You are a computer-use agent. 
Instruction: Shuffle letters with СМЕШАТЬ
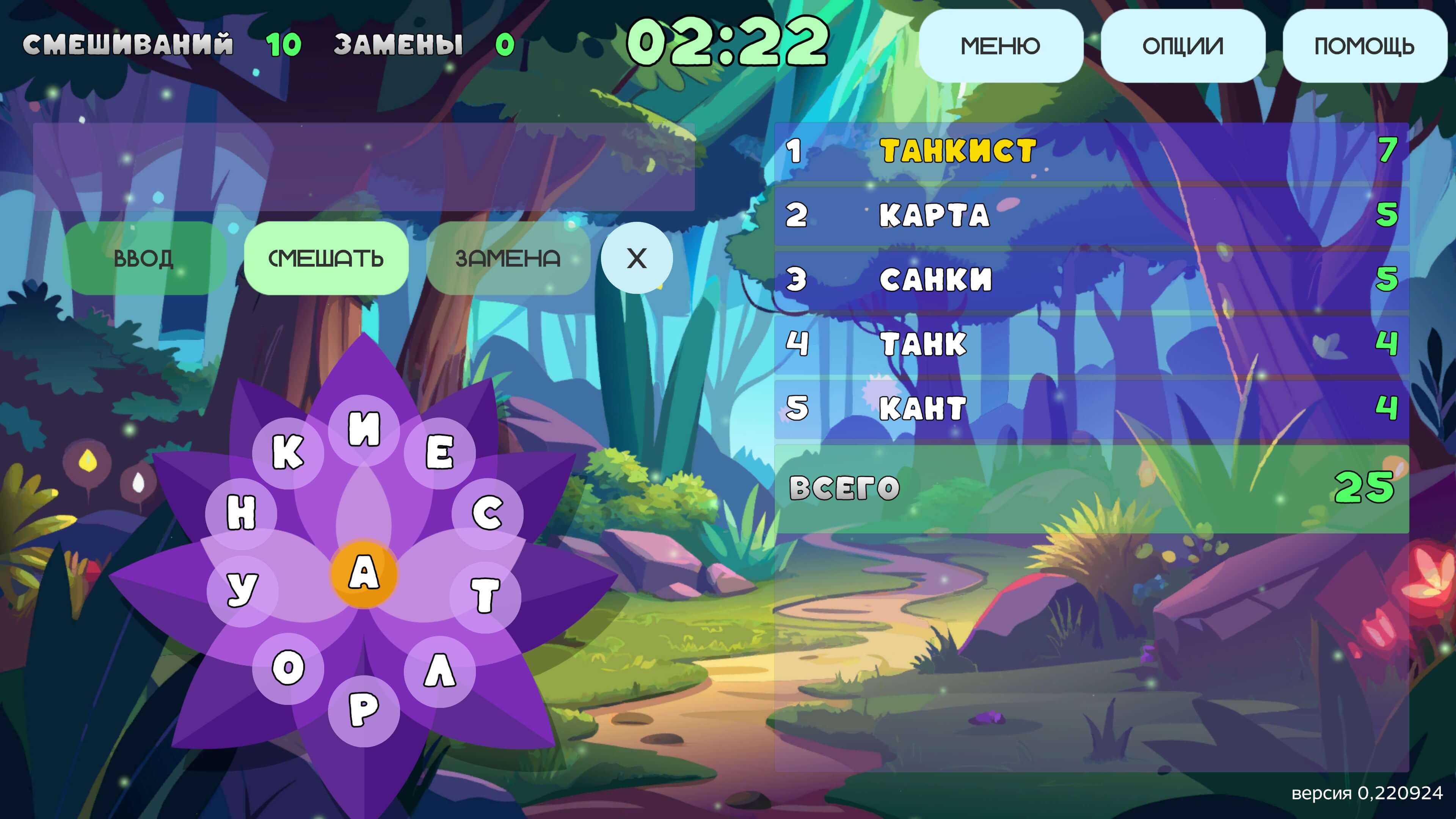326,258
